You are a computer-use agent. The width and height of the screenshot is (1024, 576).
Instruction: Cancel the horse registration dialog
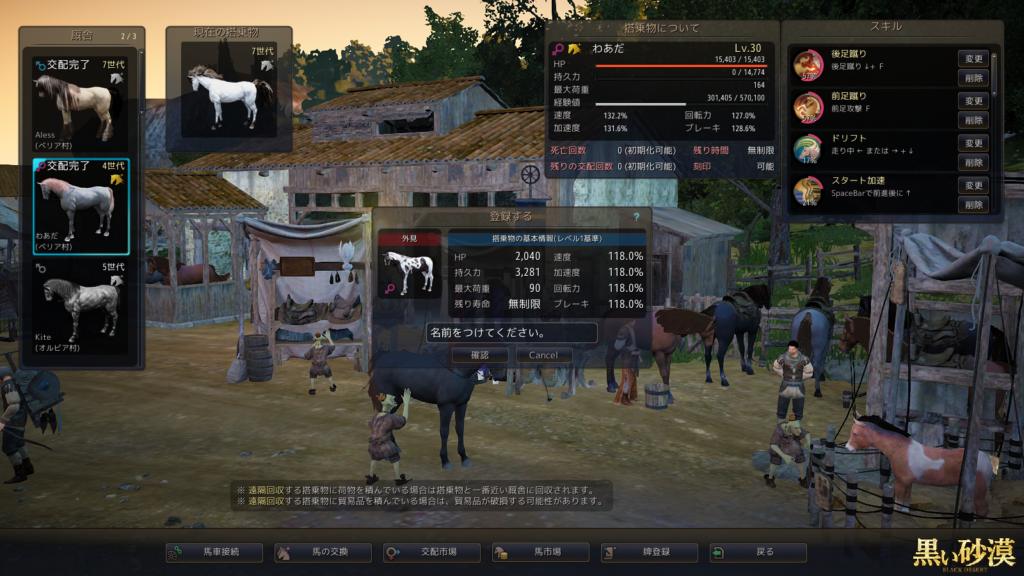[543, 355]
